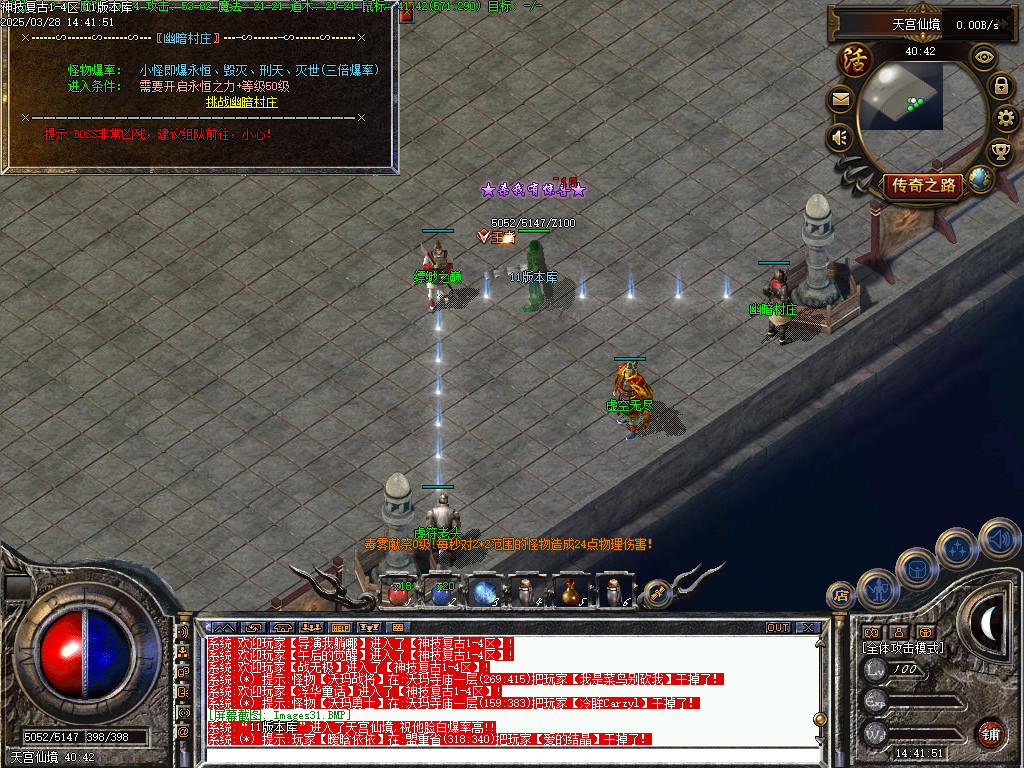Open the mail envelope icon
Viewport: 1024px width, 768px height.
point(840,99)
